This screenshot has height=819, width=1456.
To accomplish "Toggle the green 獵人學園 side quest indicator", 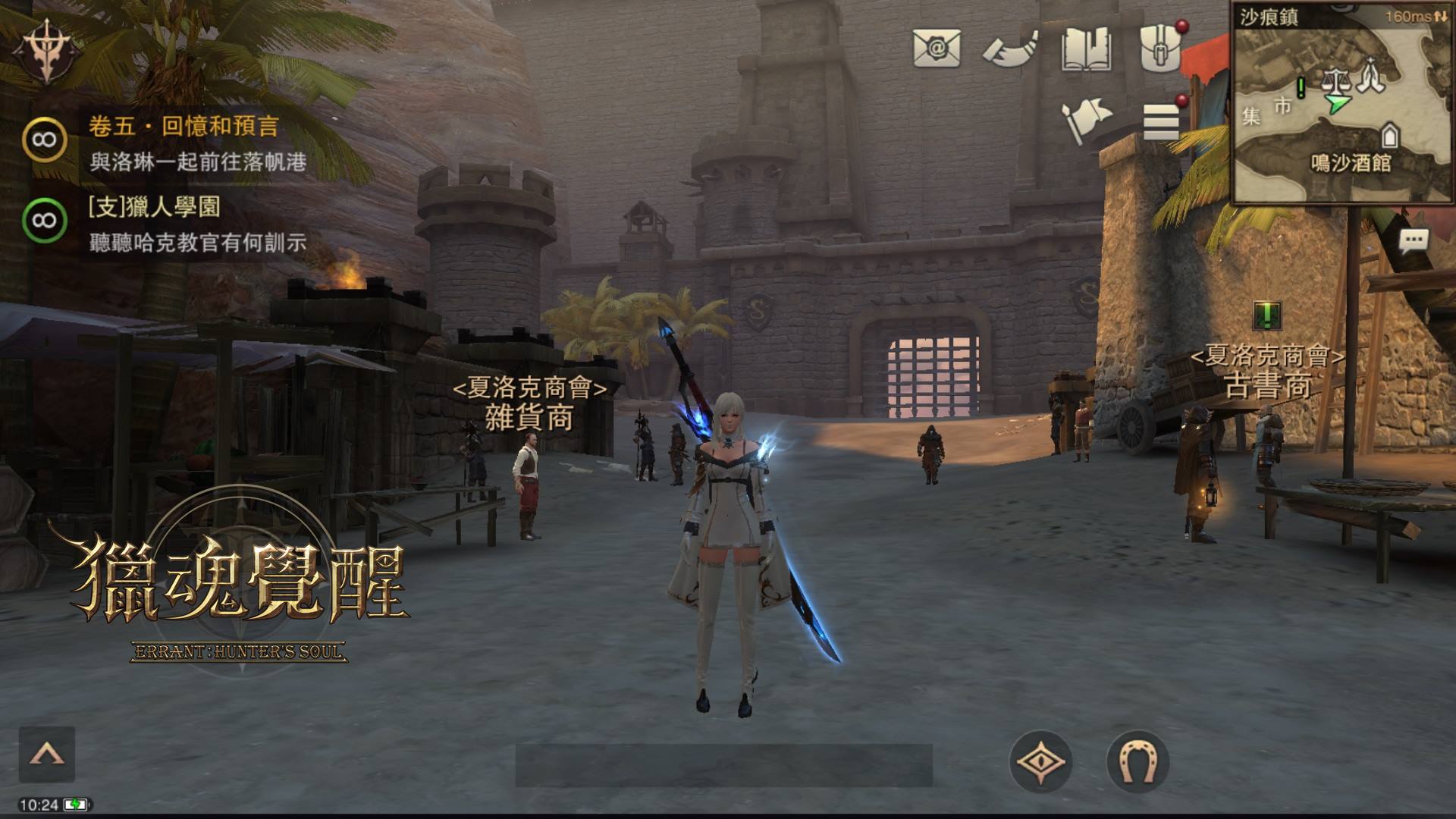I will click(x=45, y=218).
